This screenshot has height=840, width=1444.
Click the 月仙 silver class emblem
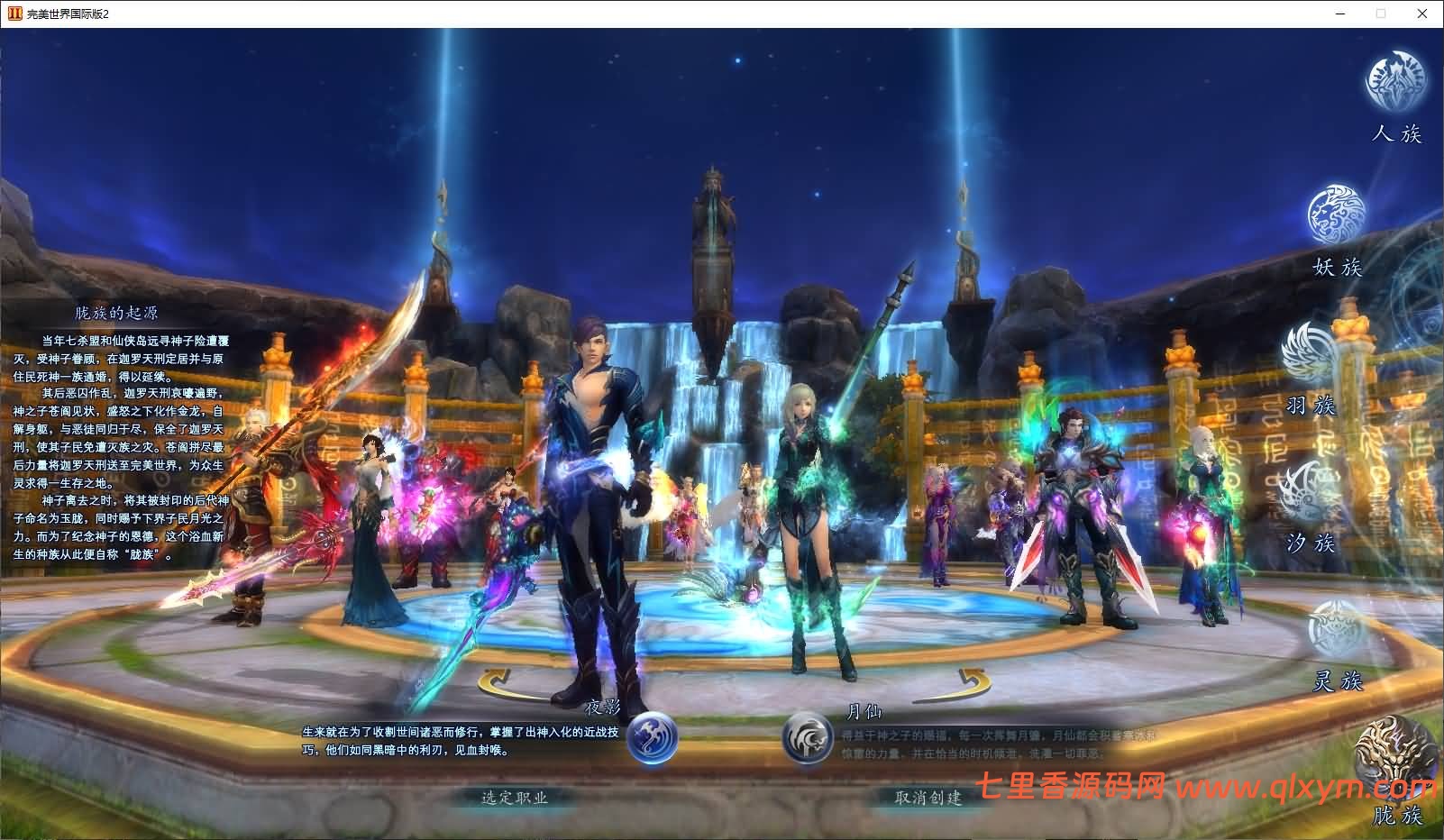[x=807, y=738]
